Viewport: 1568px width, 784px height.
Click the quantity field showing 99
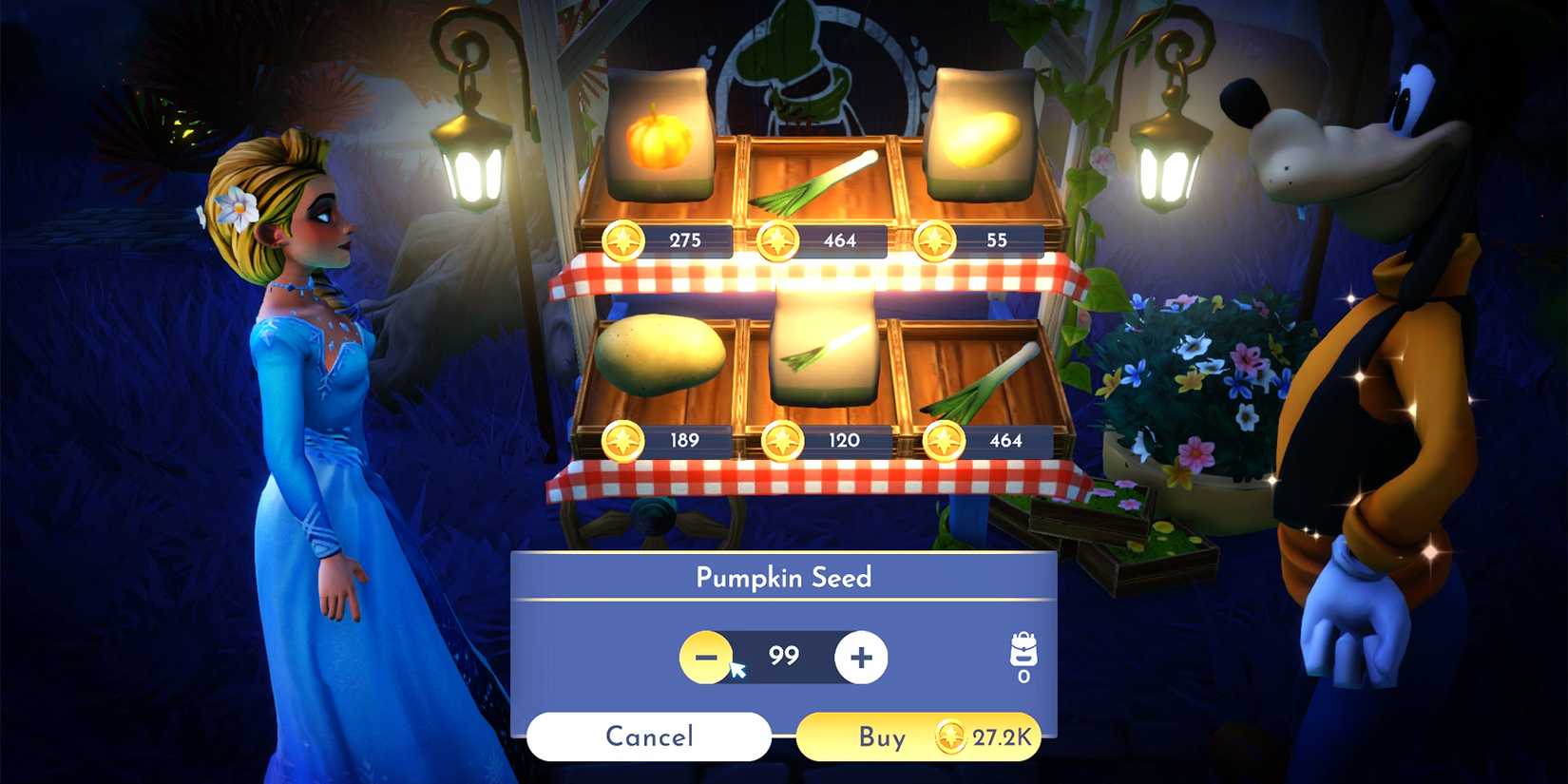click(x=784, y=656)
